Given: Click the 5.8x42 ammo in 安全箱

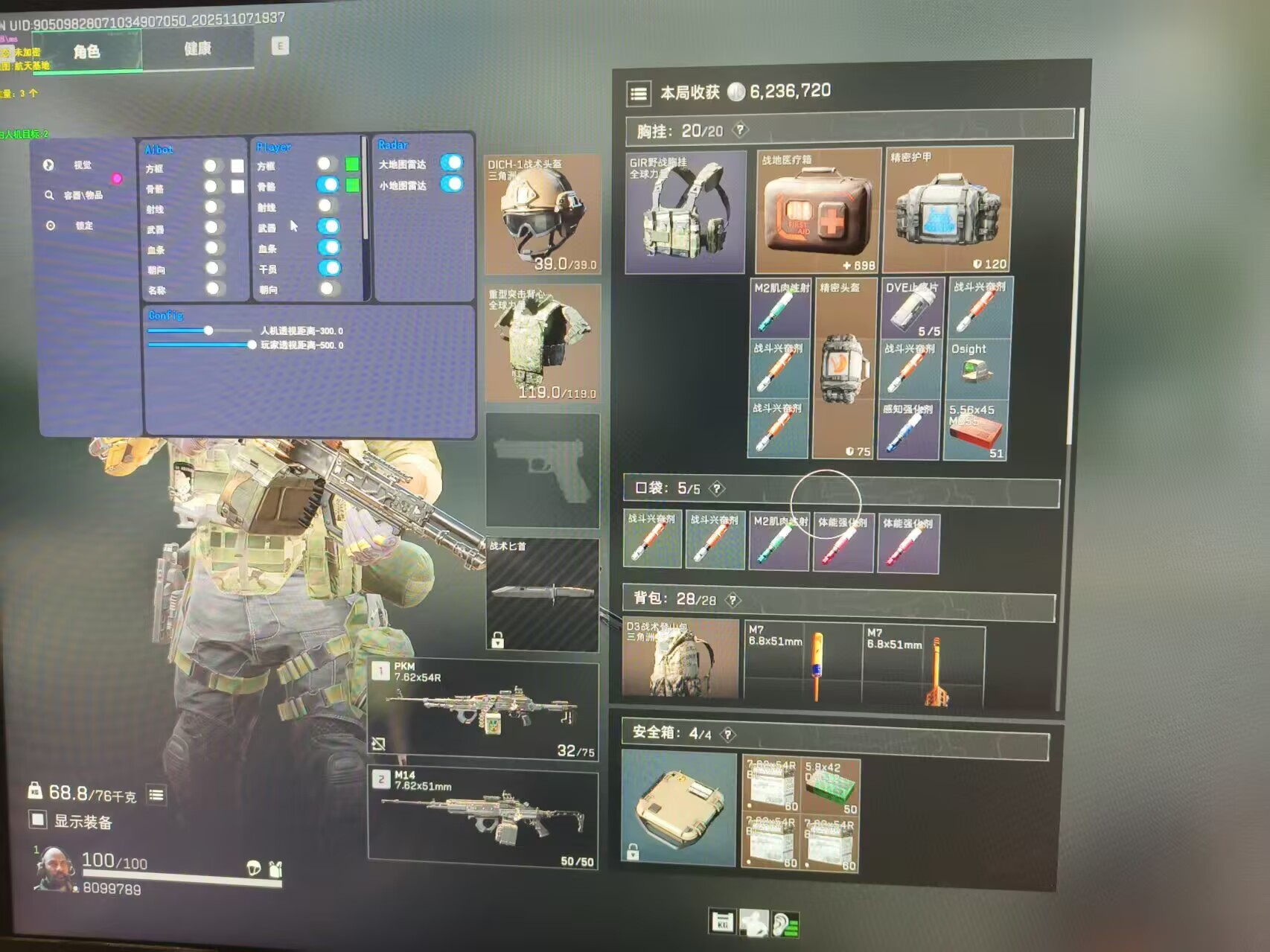Looking at the screenshot, I should pyautogui.click(x=832, y=788).
